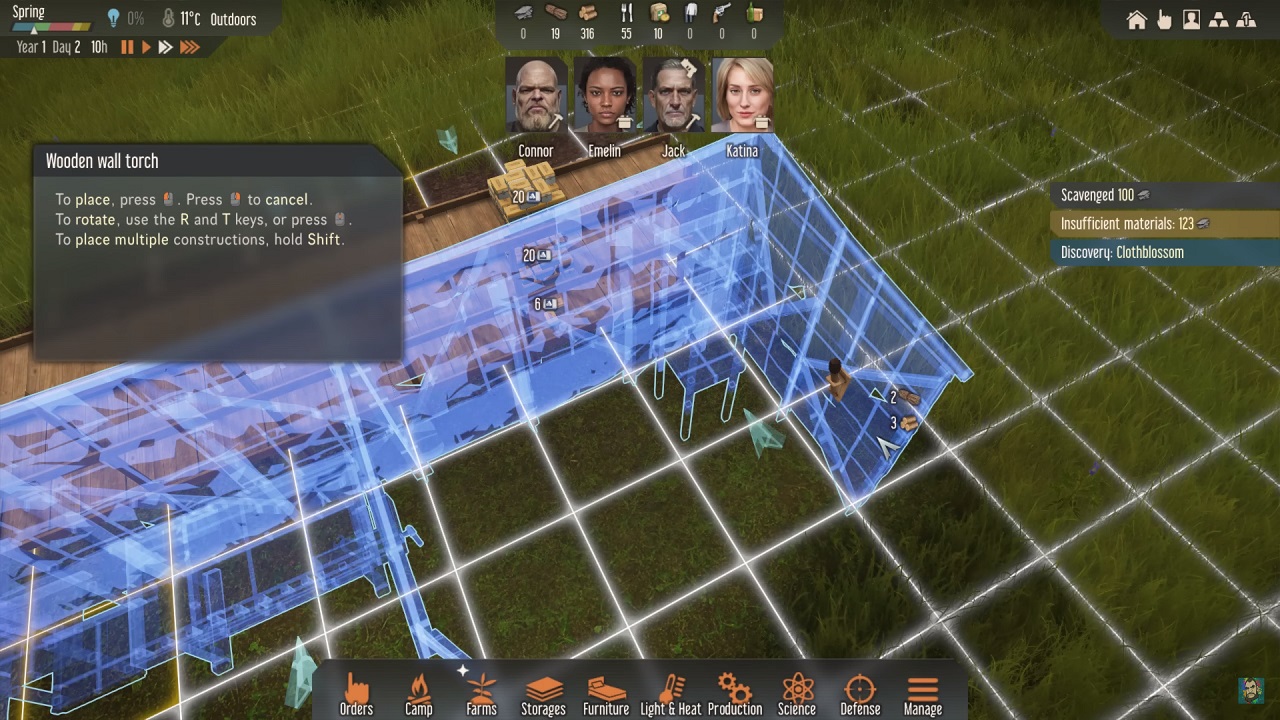1280x720 pixels.
Task: Select survivor Emelin's portrait
Action: [x=604, y=96]
